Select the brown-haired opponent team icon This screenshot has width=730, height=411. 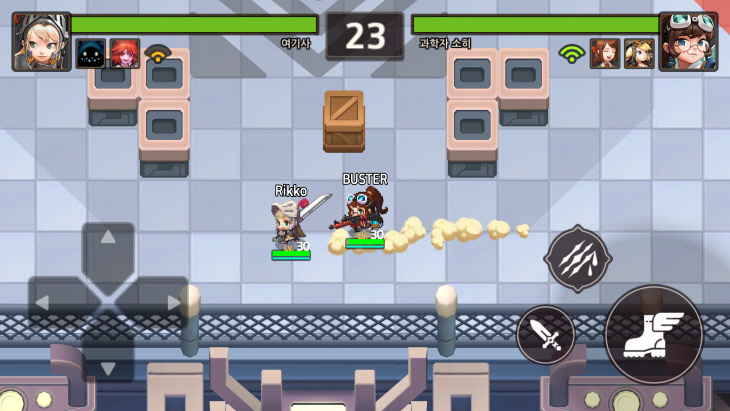pos(605,53)
